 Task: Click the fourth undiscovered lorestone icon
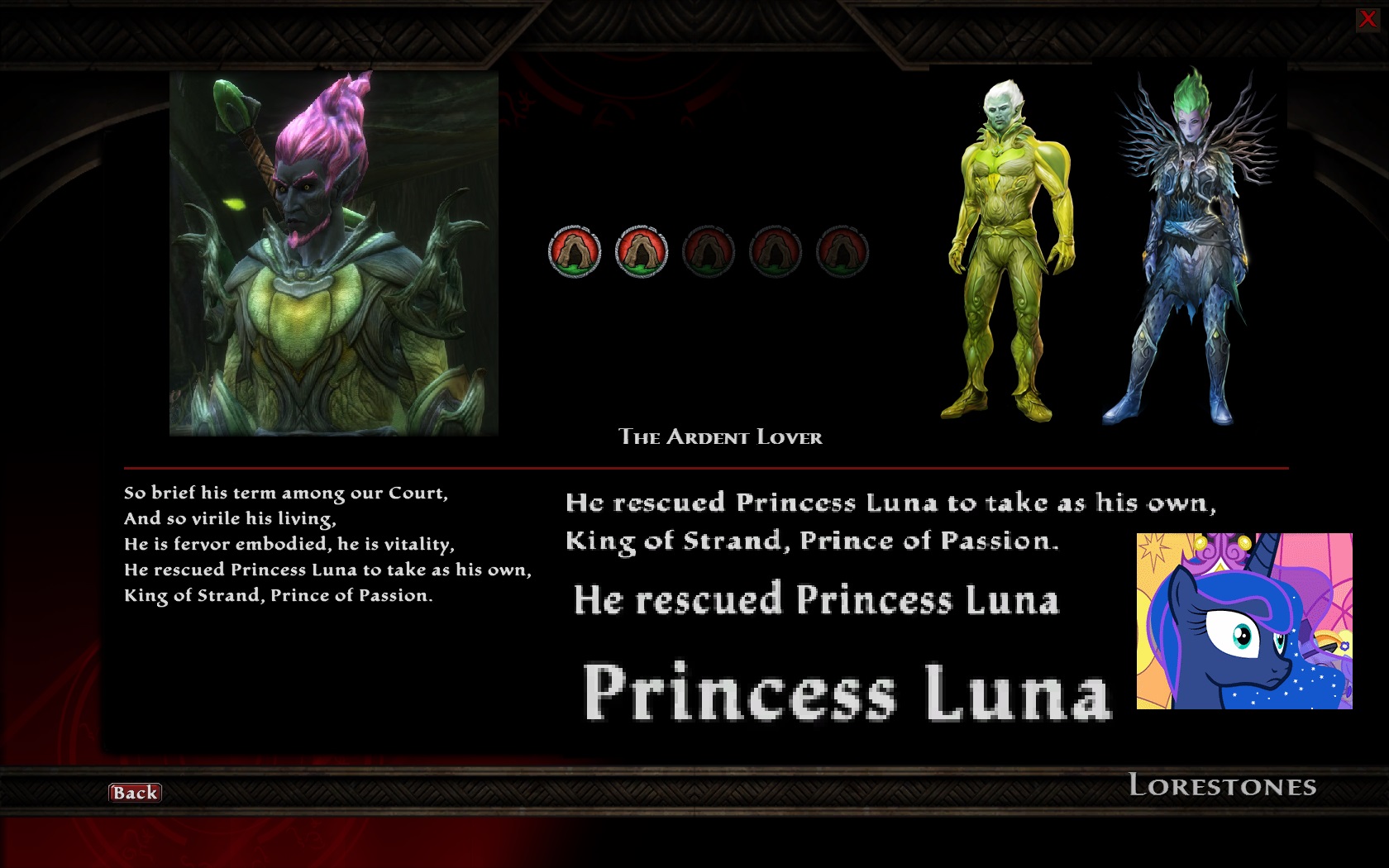coord(775,252)
